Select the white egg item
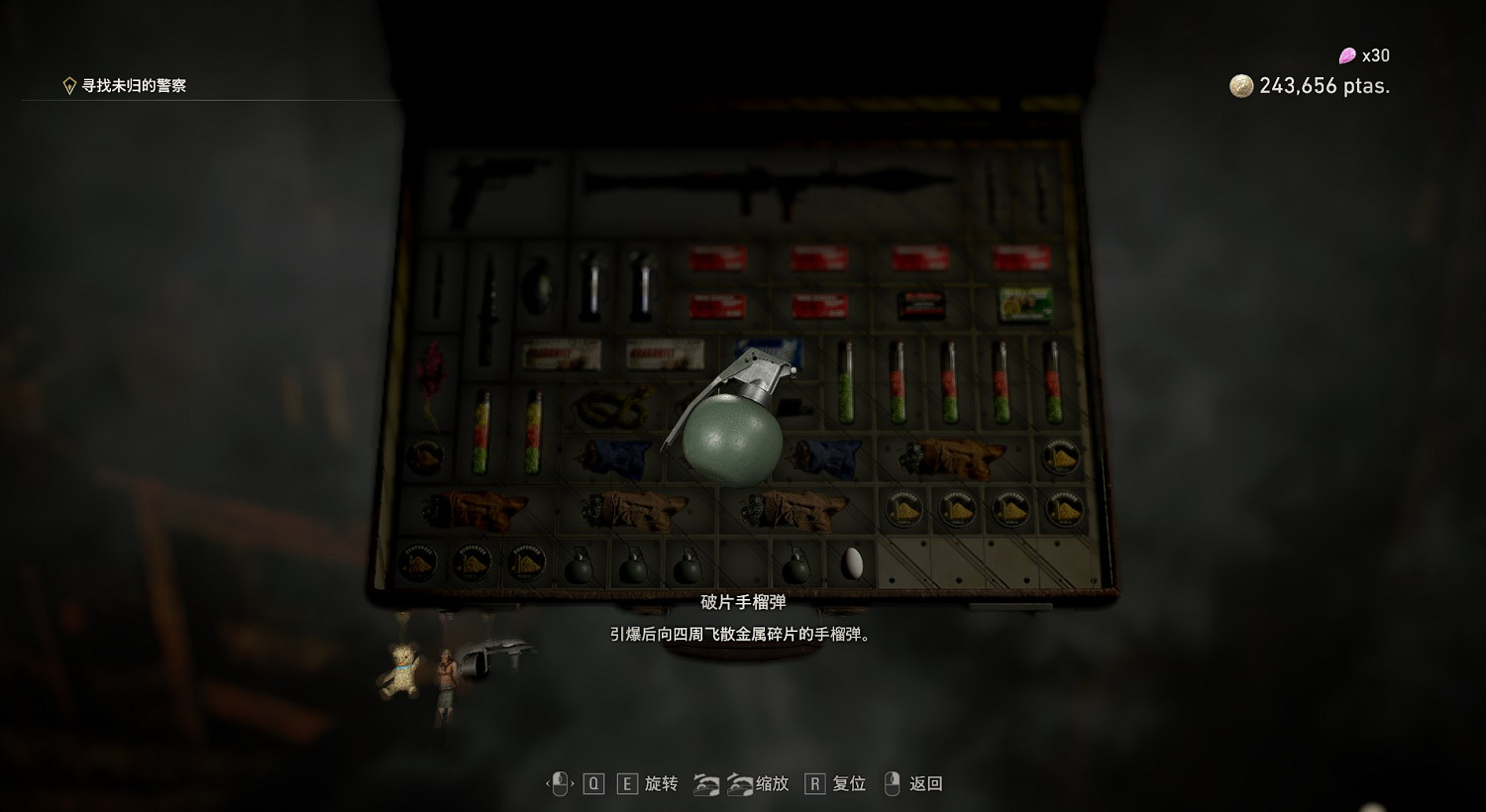This screenshot has height=812, width=1486. point(850,562)
